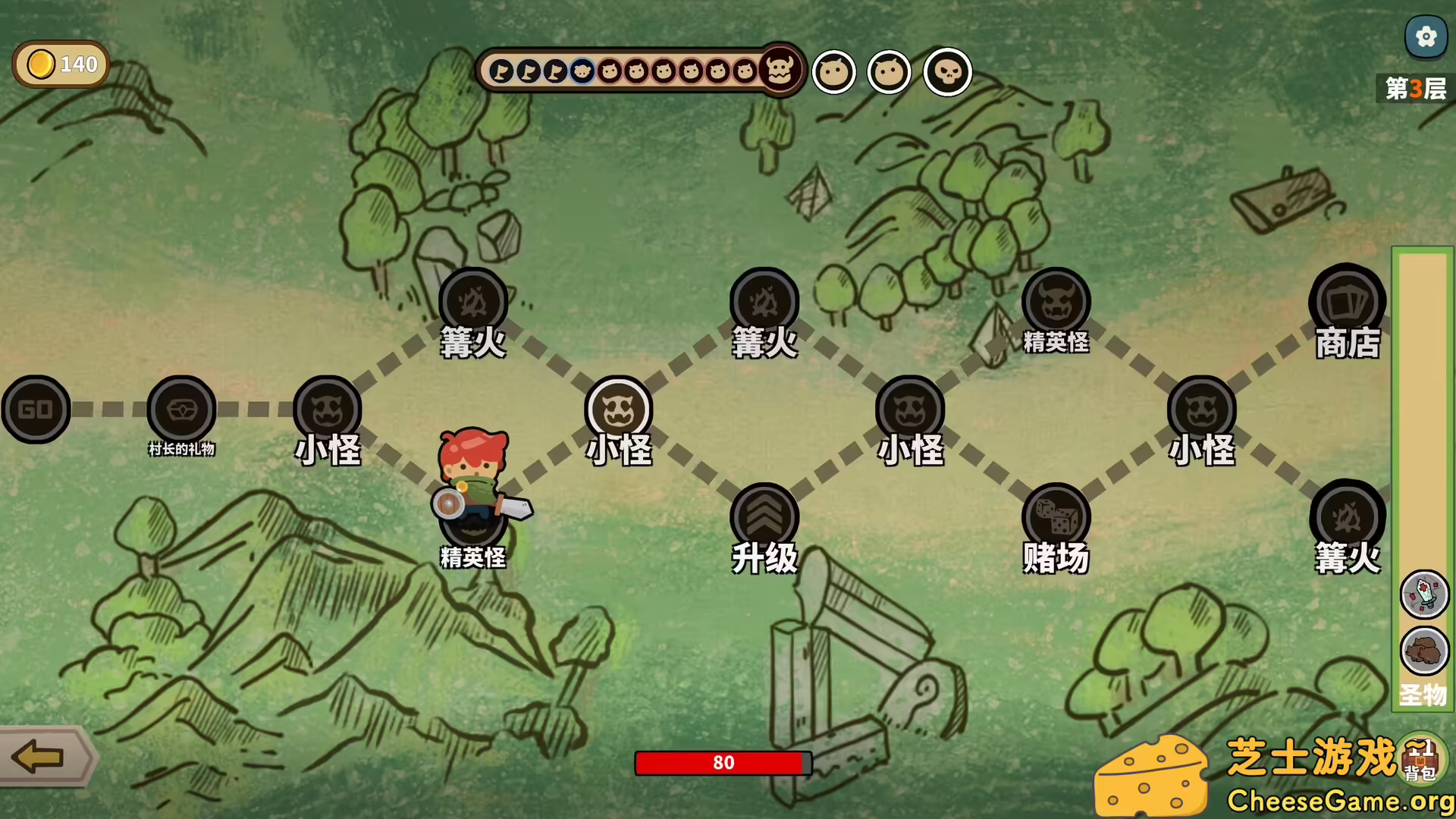
Task: Go back using the yellow arrow button
Action: coord(39,757)
